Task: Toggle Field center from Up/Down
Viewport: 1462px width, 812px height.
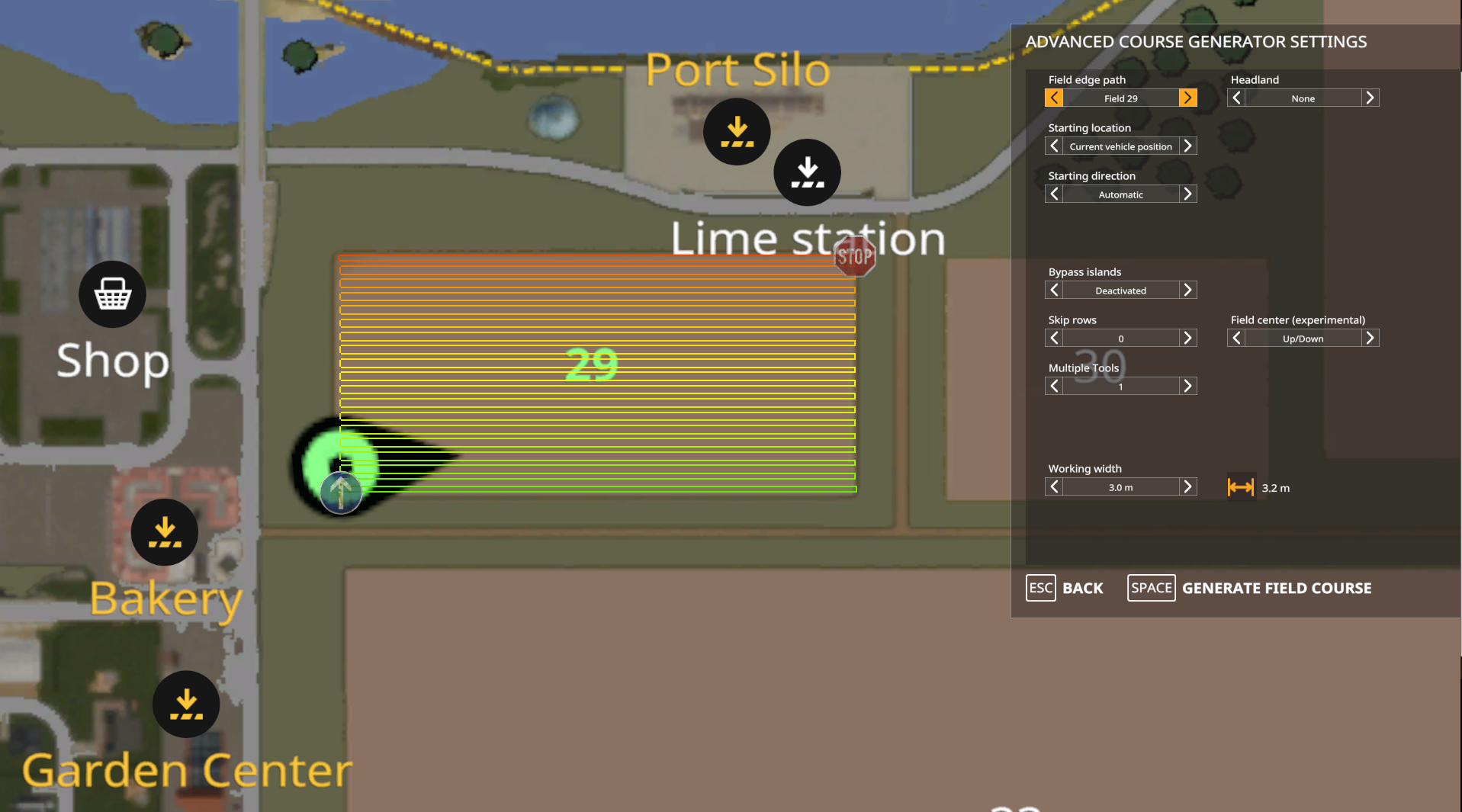Action: pos(1370,338)
